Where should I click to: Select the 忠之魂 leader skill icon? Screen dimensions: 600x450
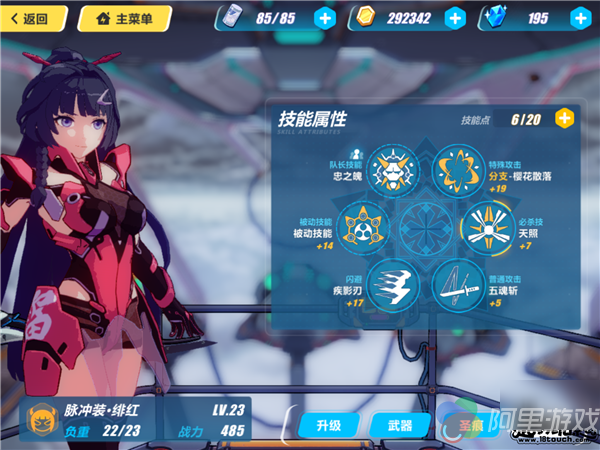(391, 172)
